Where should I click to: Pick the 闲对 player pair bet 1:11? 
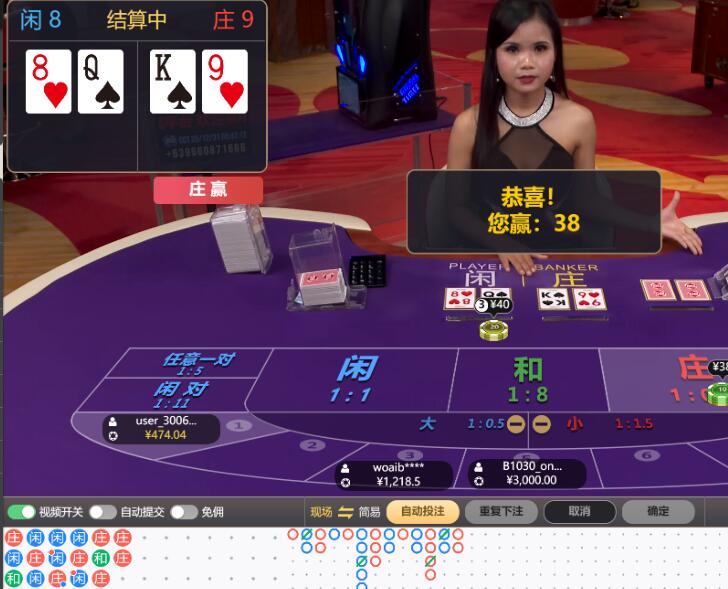point(182,394)
